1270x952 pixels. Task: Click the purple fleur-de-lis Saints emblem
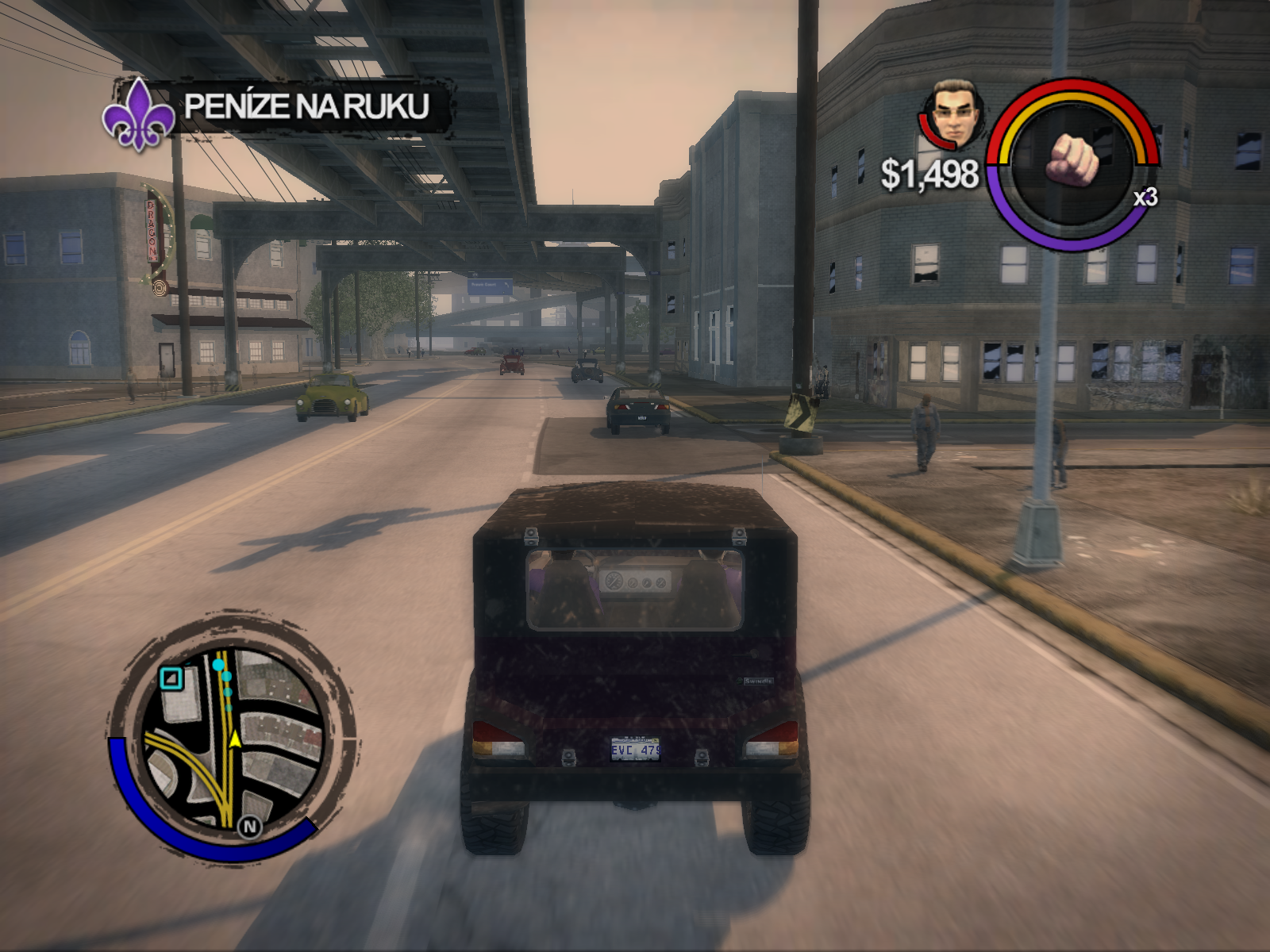tap(139, 115)
